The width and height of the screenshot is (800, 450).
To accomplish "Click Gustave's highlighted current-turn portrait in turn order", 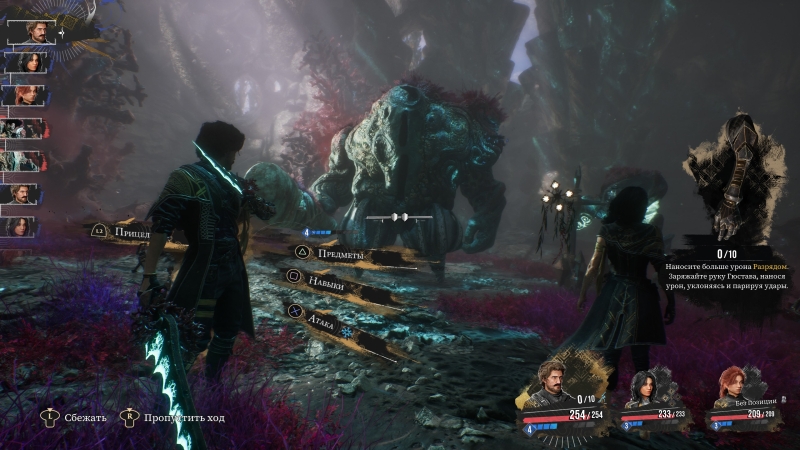I will pos(32,30).
